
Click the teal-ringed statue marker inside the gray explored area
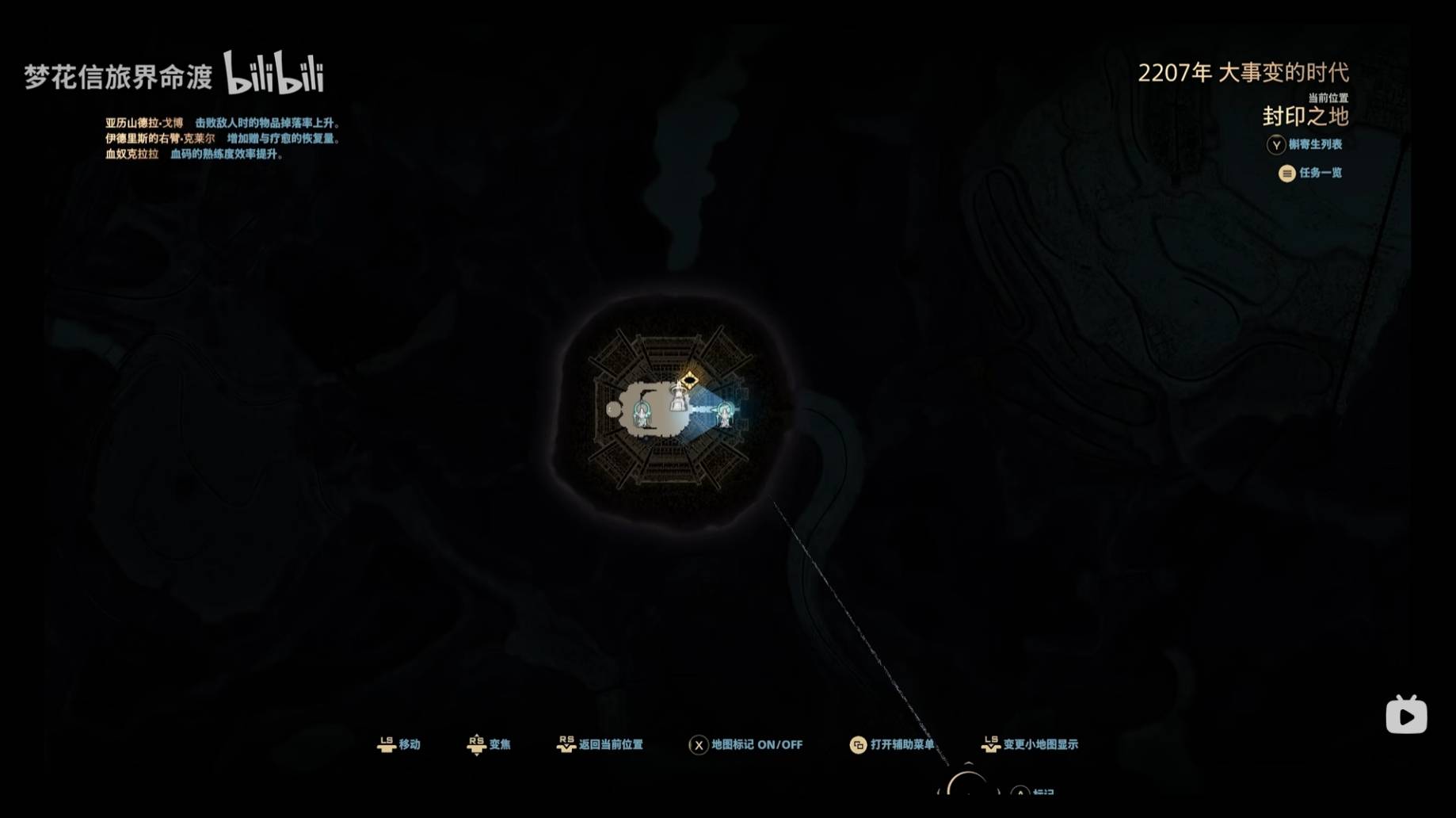pos(642,412)
